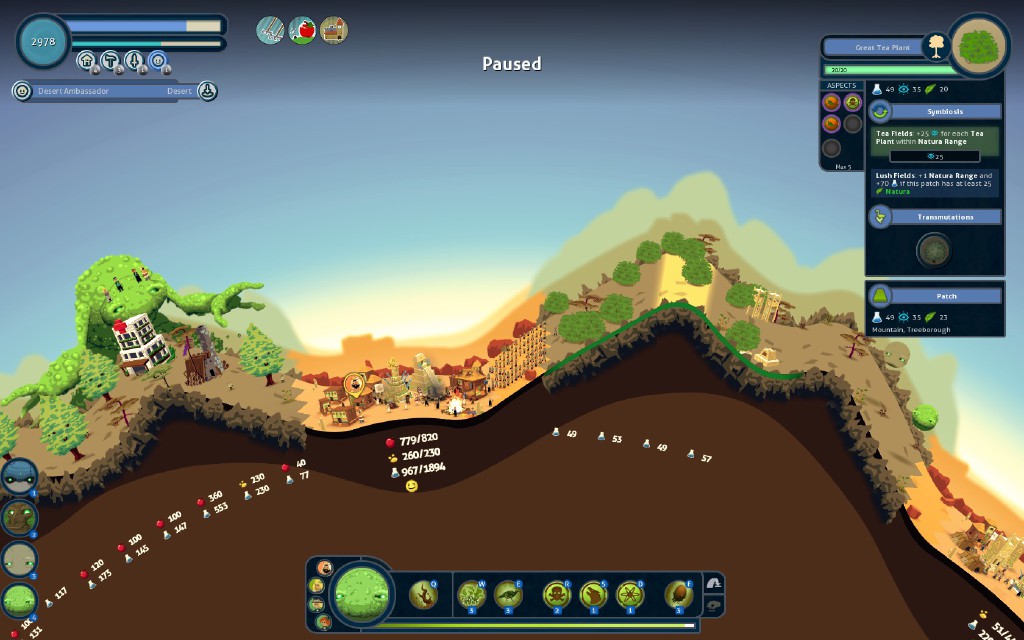Image resolution: width=1024 pixels, height=640 pixels.
Task: Activate the atom-shaped ability marked D
Action: (x=629, y=596)
